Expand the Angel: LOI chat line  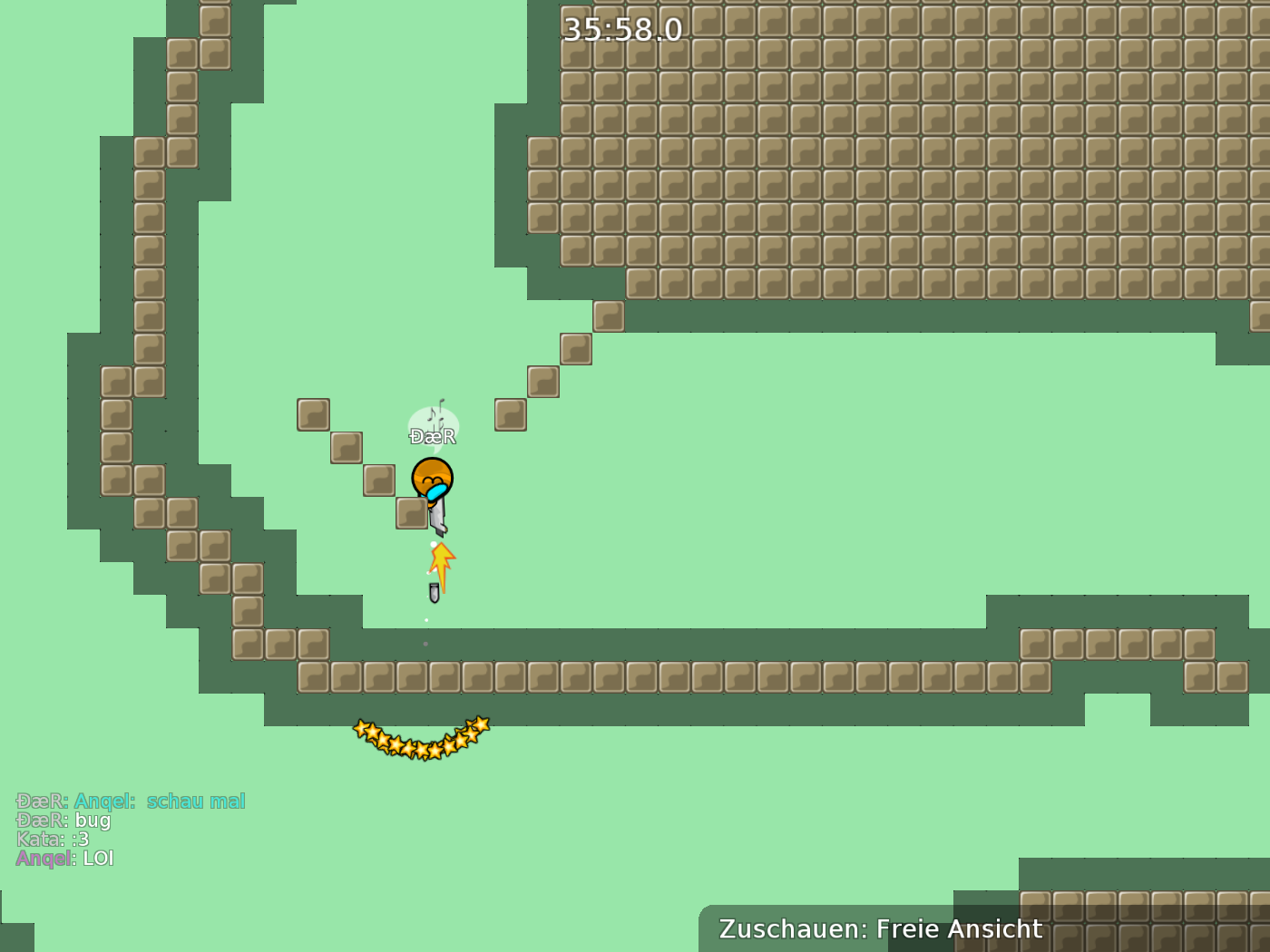pos(66,859)
